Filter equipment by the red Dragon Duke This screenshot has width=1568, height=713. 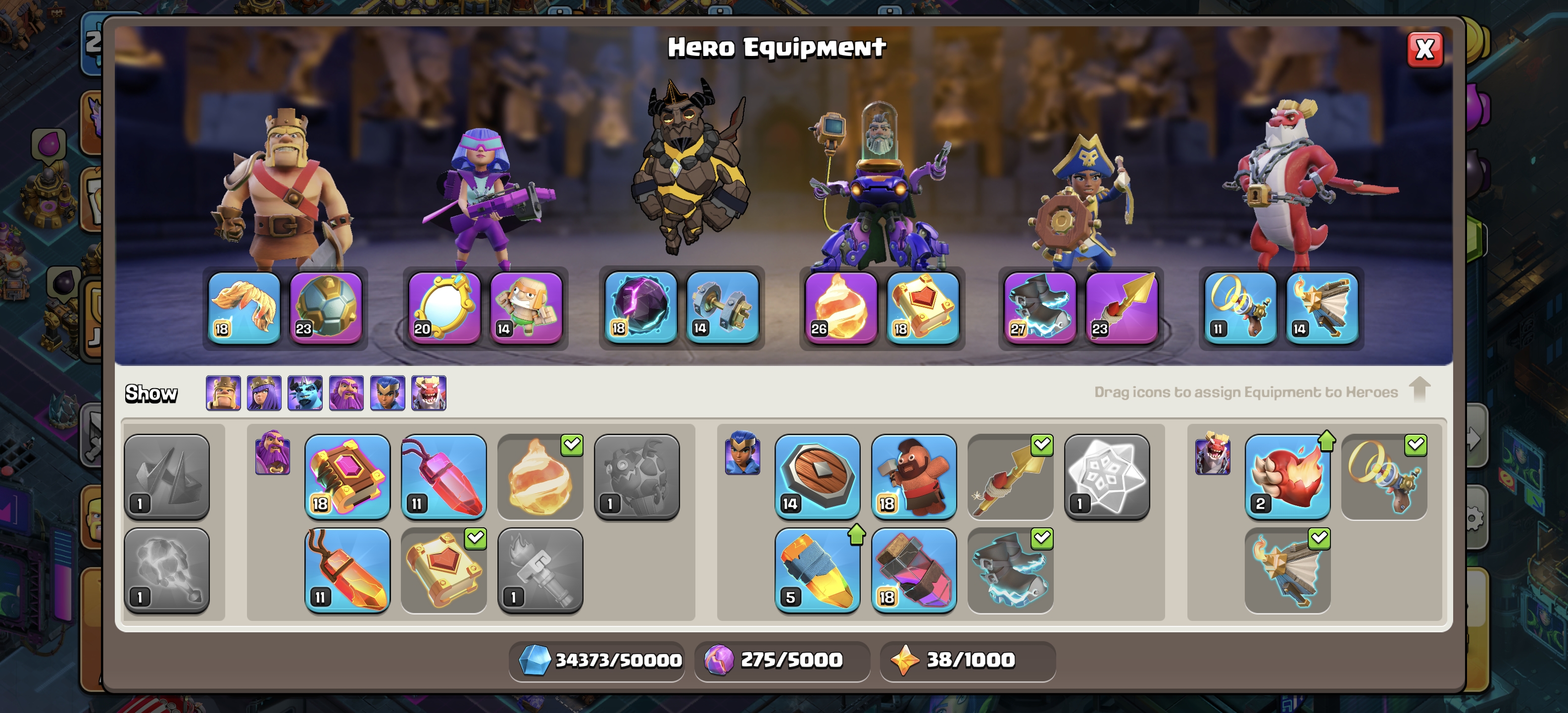click(x=429, y=393)
